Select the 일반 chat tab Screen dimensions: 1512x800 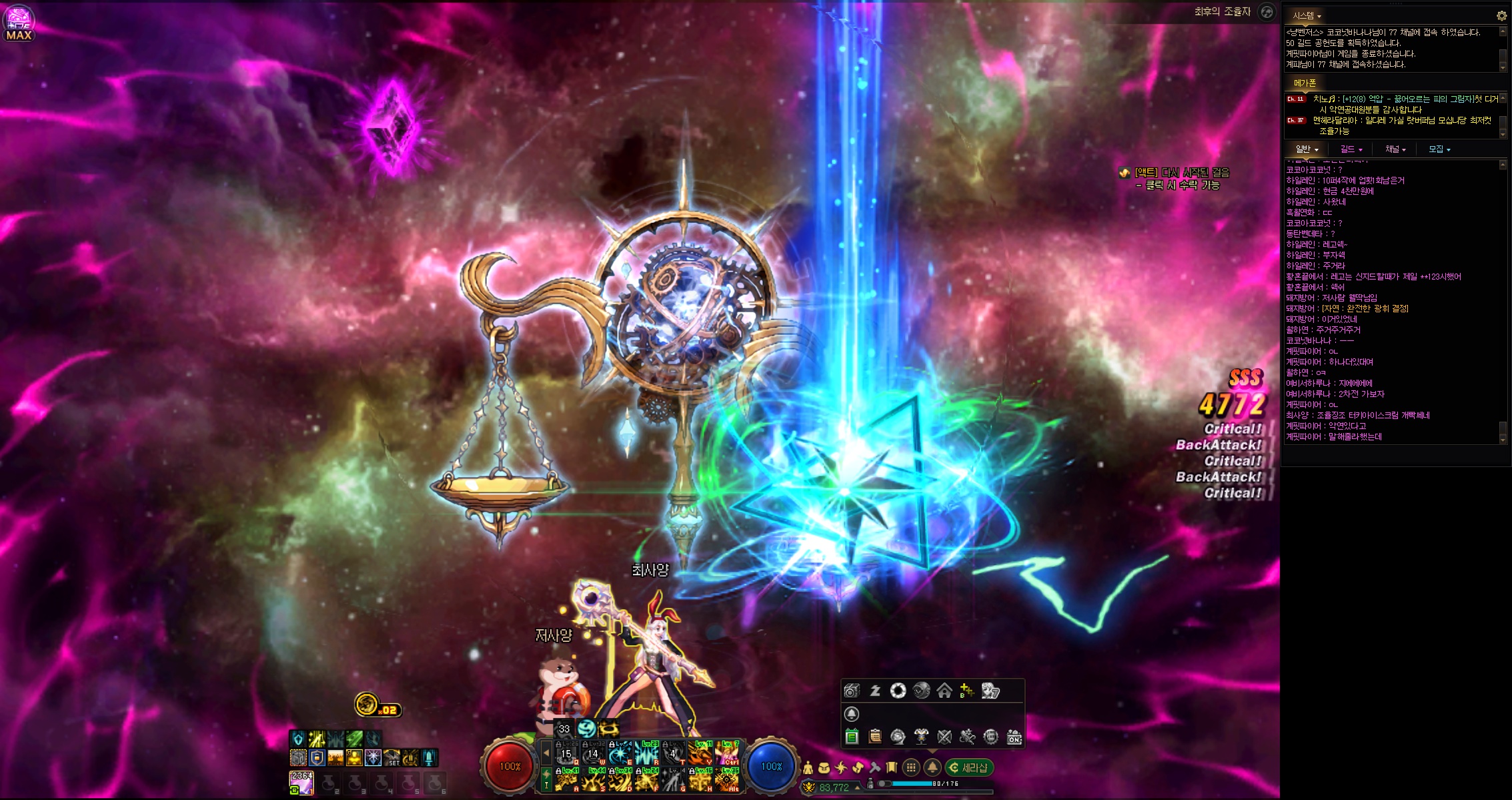[1307, 149]
